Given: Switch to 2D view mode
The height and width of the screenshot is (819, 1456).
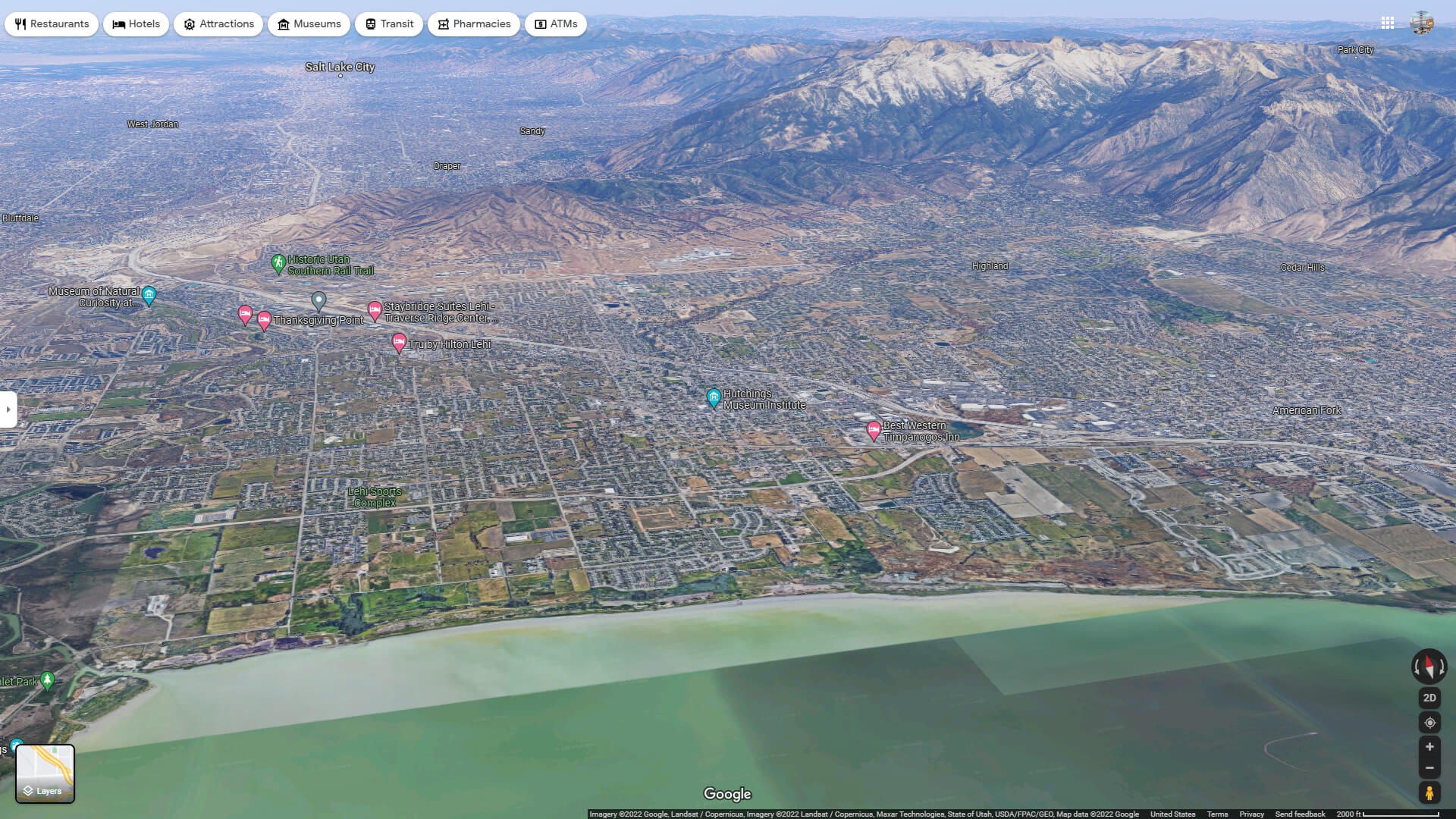Looking at the screenshot, I should pos(1429,697).
